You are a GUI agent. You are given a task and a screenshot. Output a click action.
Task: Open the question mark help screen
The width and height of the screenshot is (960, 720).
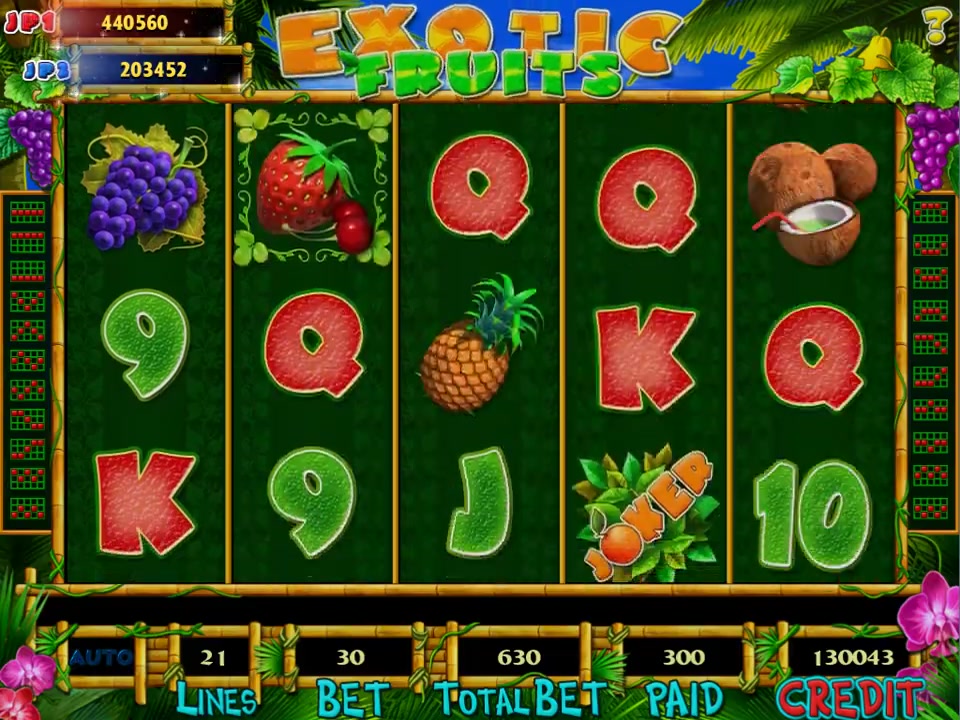click(936, 26)
